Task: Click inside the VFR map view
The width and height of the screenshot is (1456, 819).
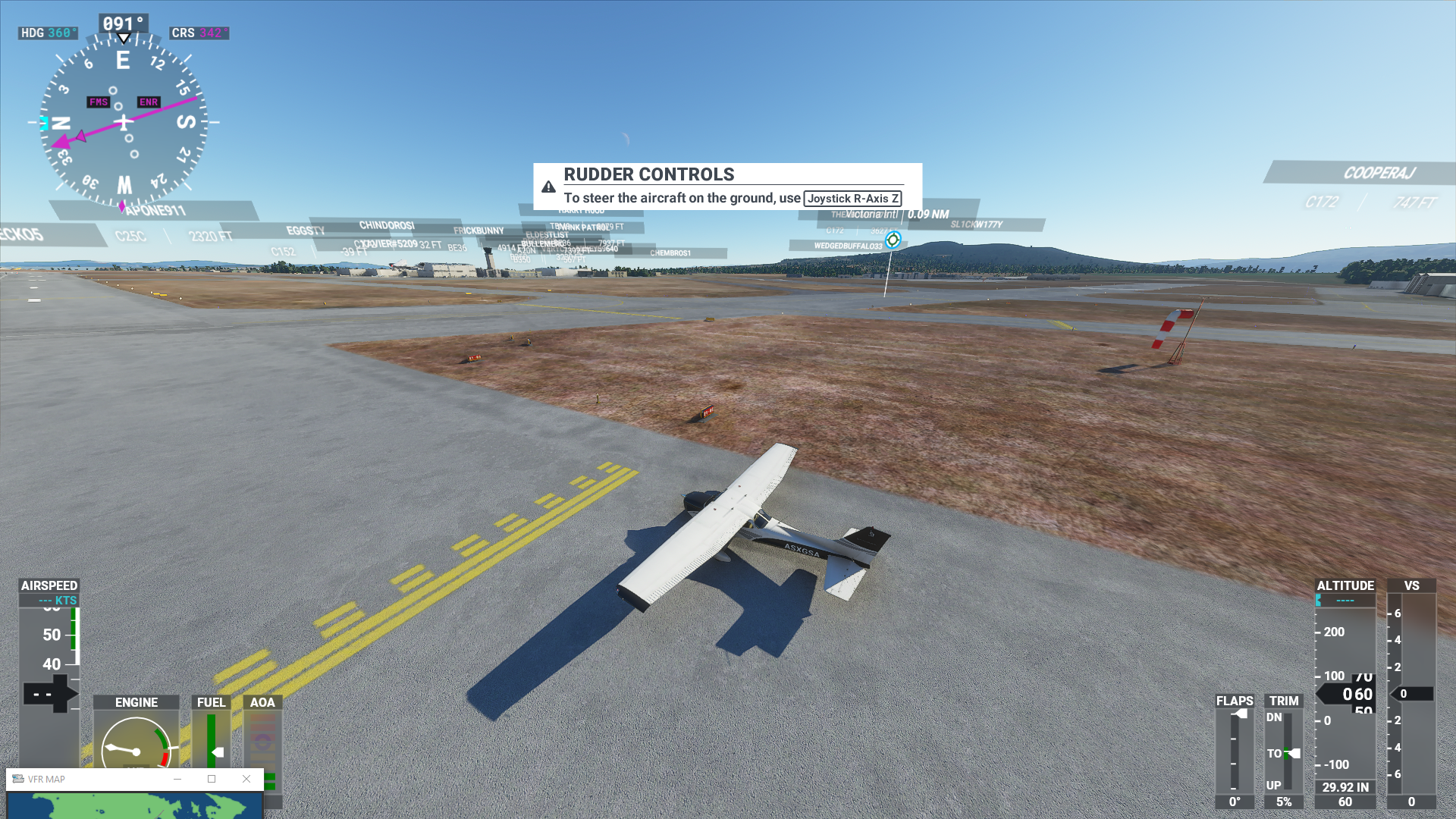Action: pos(135,805)
